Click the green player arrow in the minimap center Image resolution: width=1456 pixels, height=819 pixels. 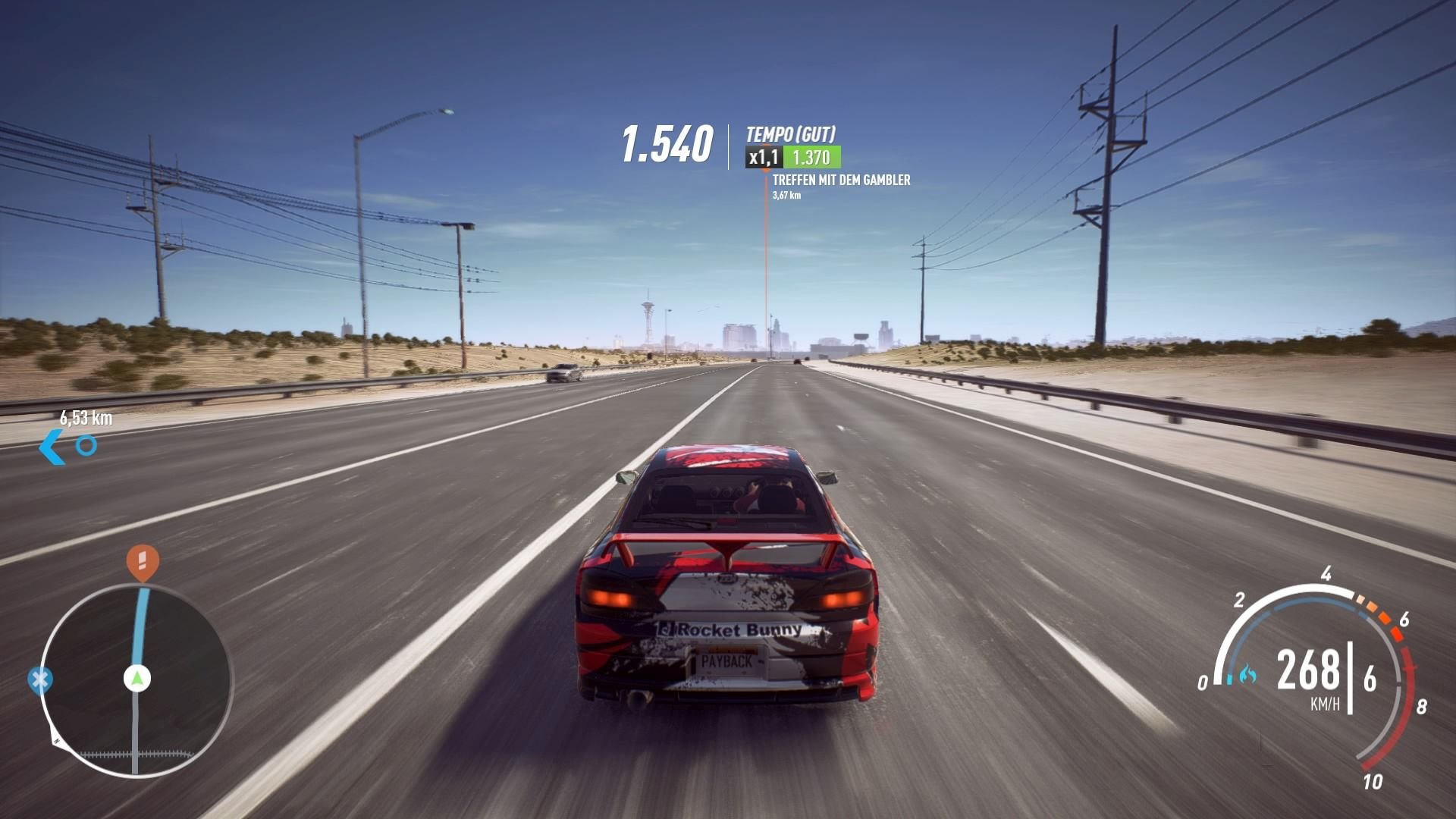pos(137,677)
